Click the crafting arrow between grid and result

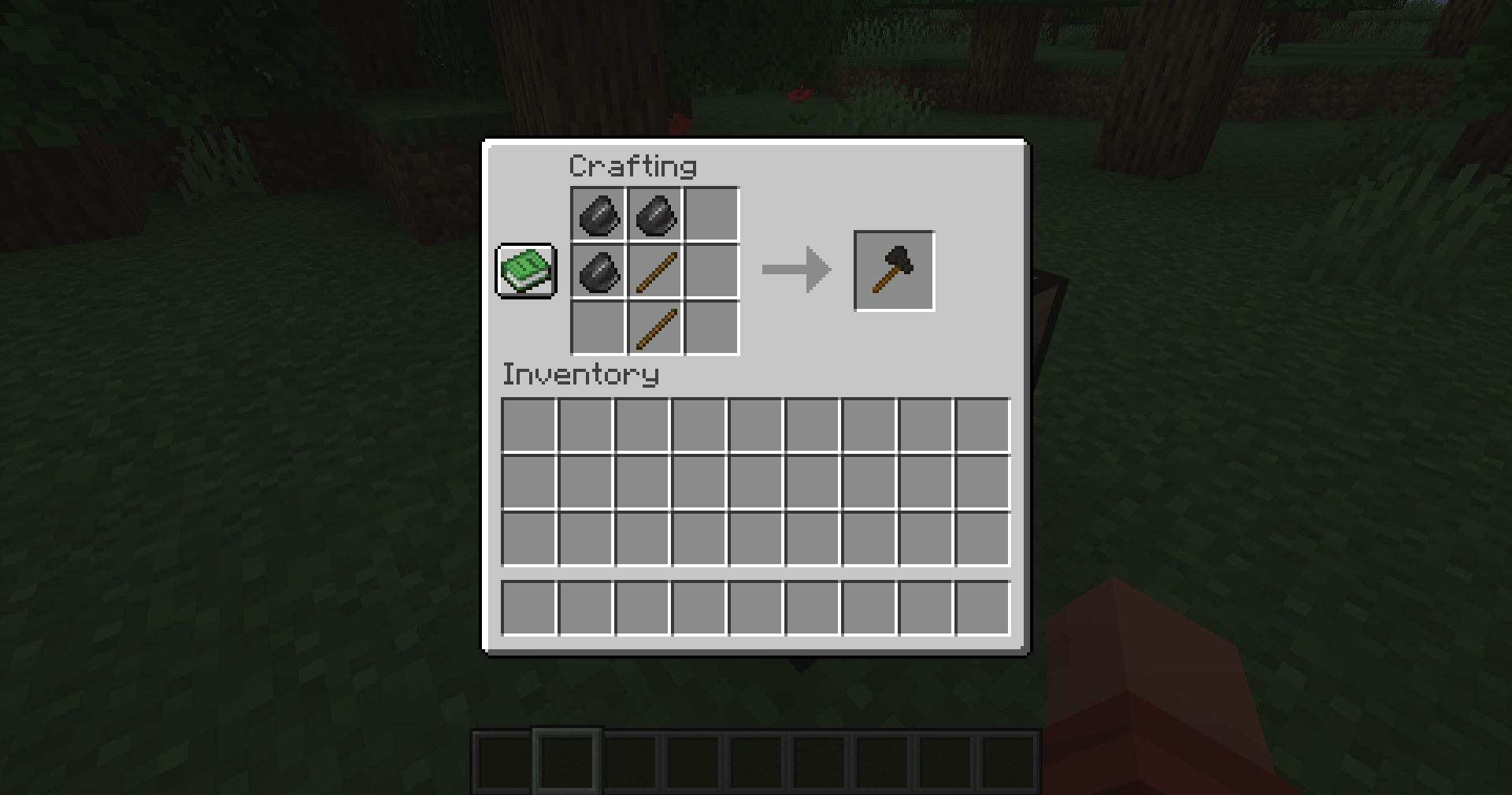[x=795, y=270]
